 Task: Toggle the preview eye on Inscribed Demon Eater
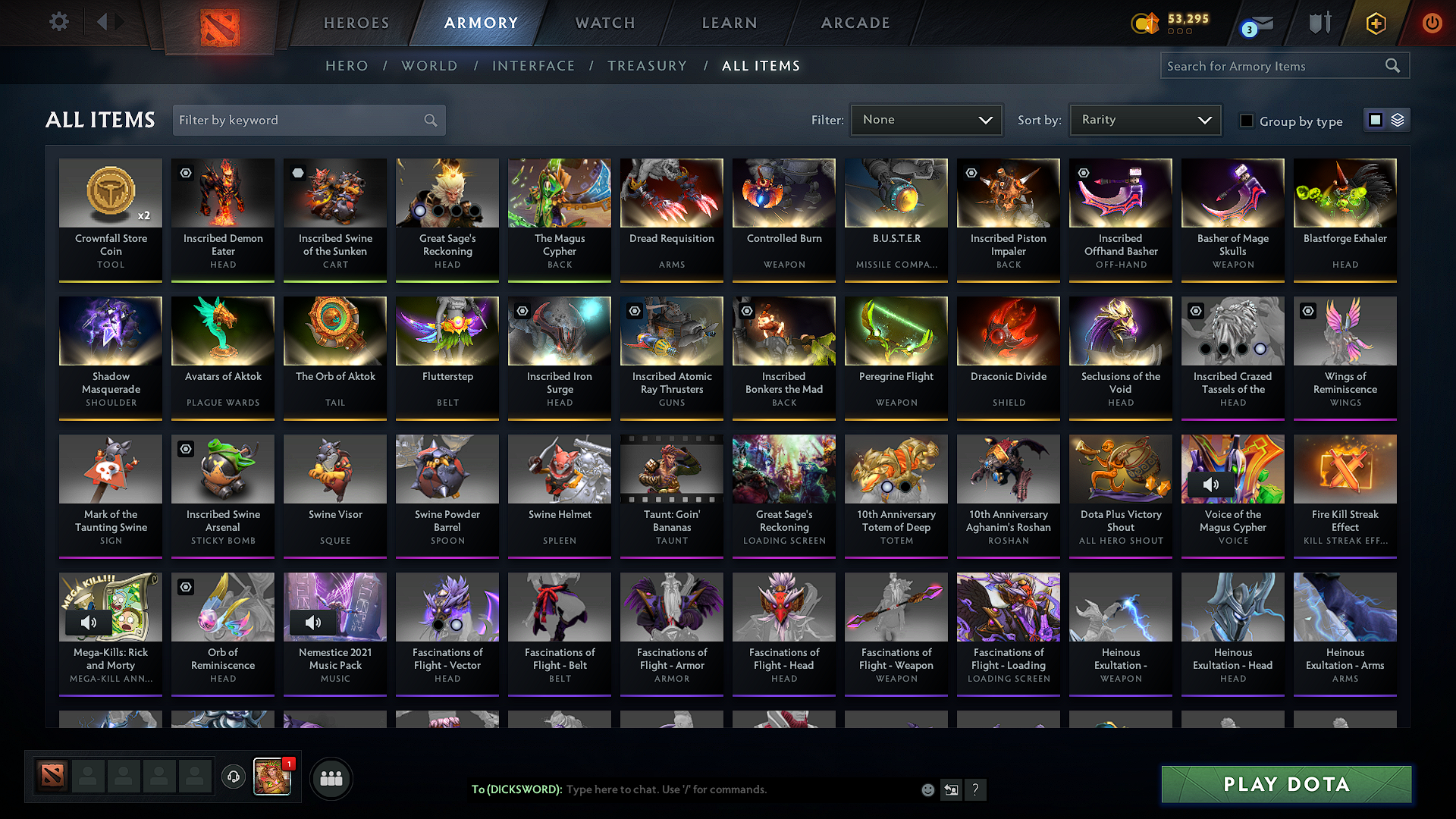click(185, 173)
